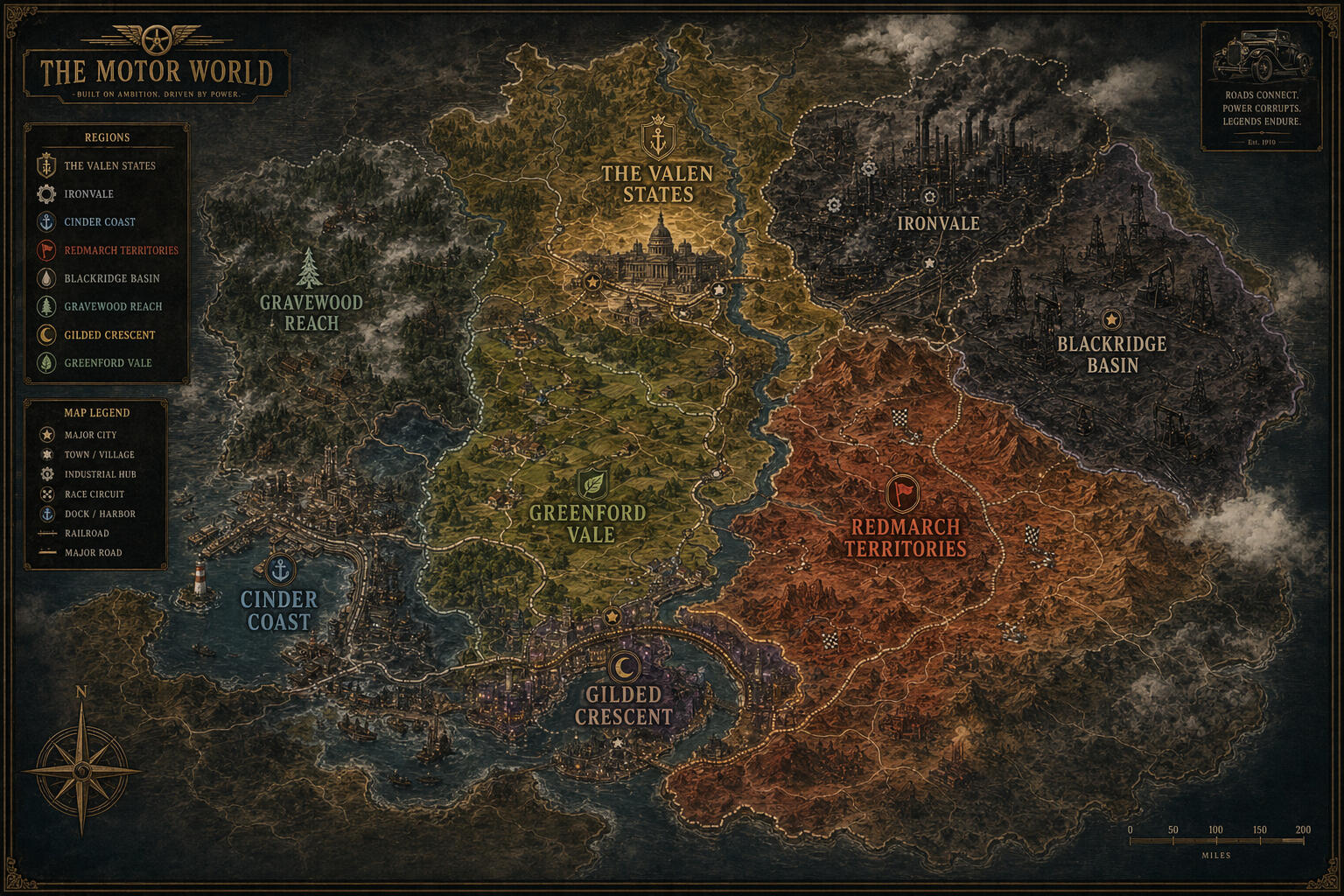Select Gravewood Reach legend entry

113,306
